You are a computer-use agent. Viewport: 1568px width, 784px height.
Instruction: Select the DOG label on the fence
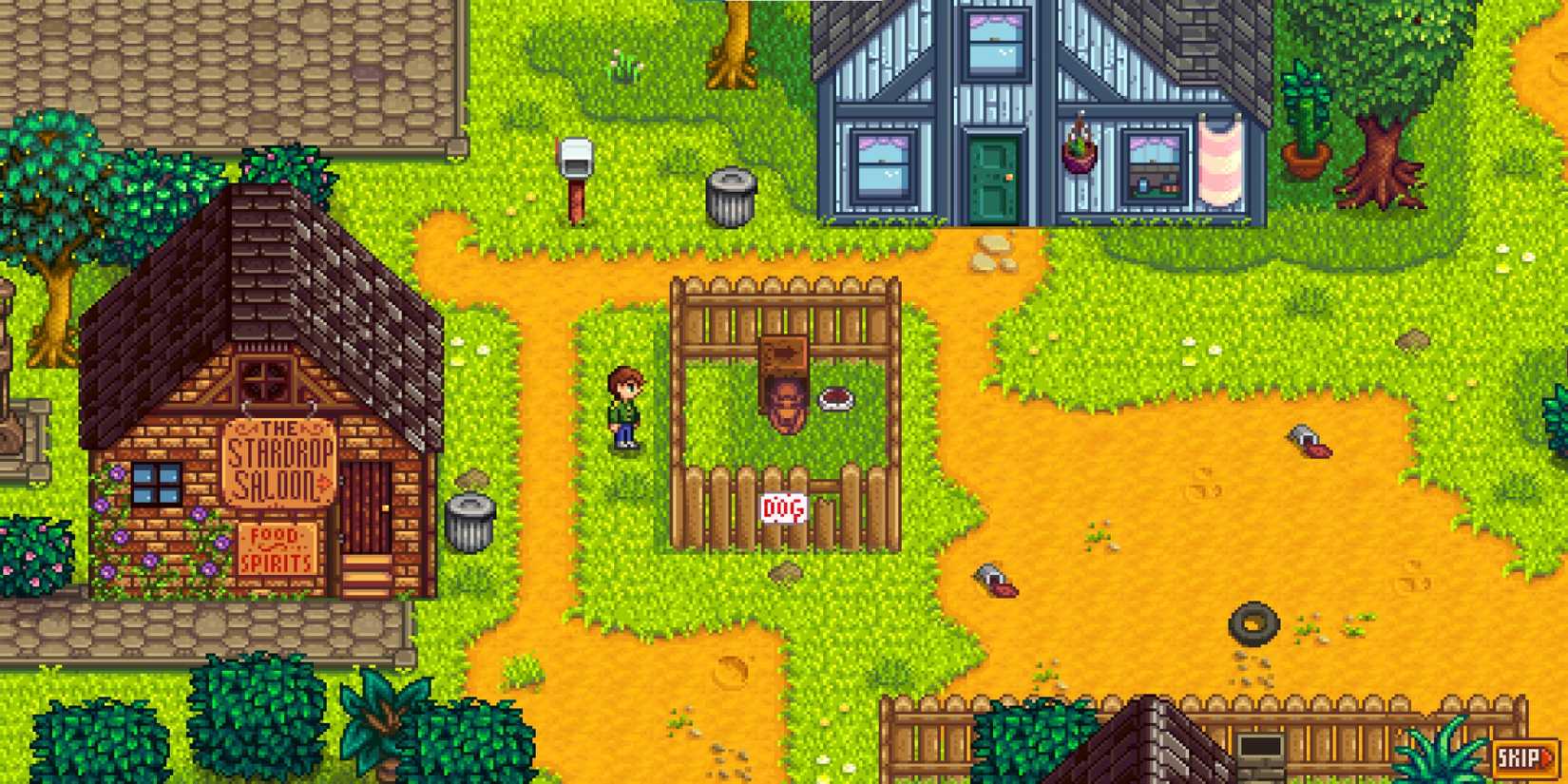tap(781, 507)
